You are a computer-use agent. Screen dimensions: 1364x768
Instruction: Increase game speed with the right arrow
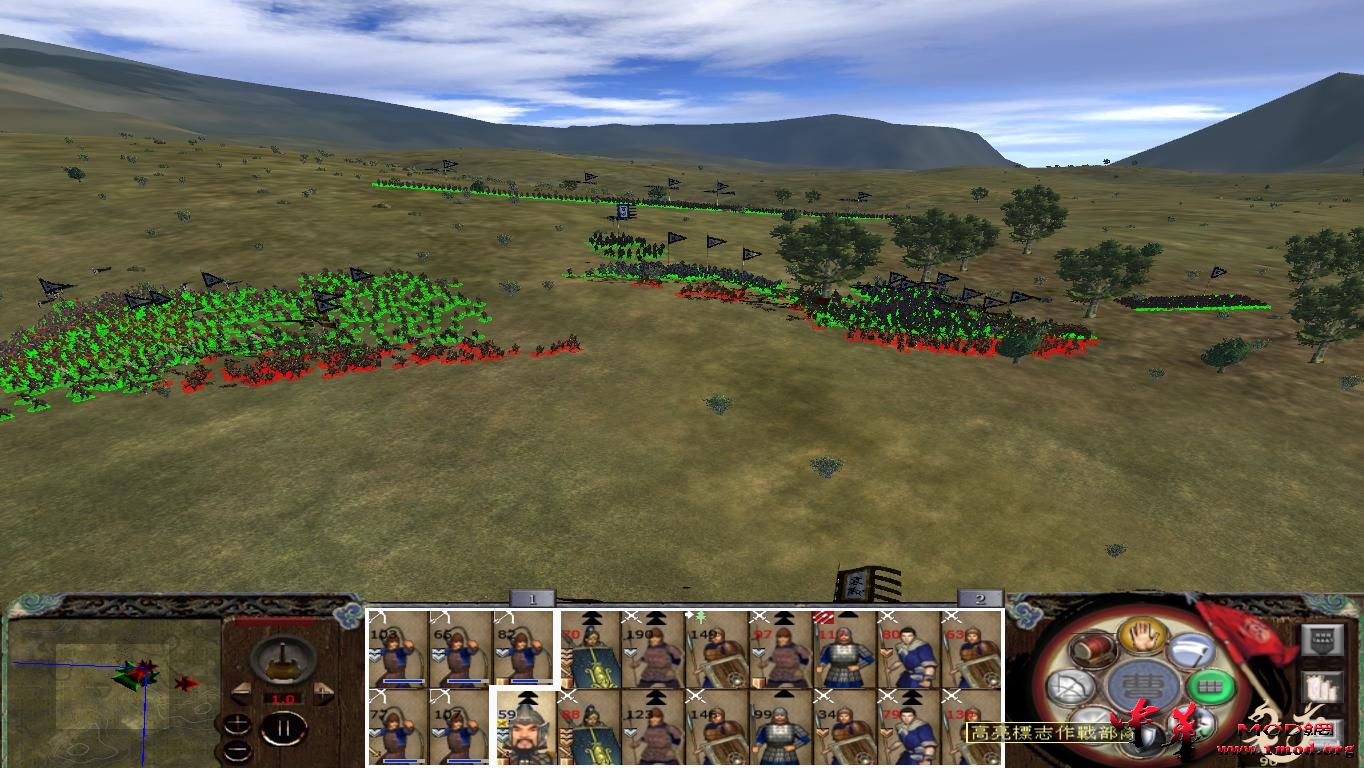click(x=323, y=691)
